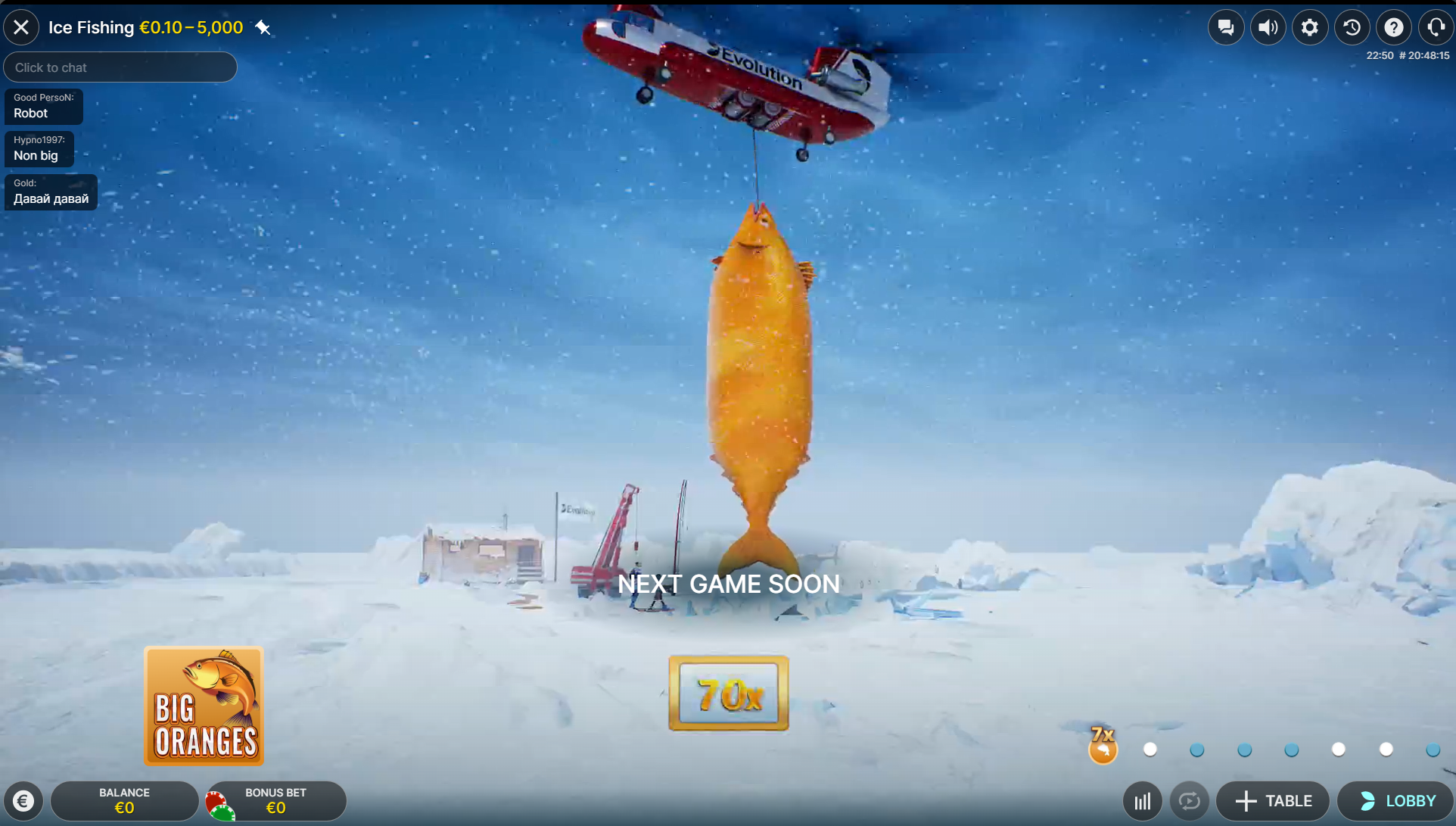Click the 70x multiplier card
Image resolution: width=1456 pixels, height=826 pixels.
727,693
